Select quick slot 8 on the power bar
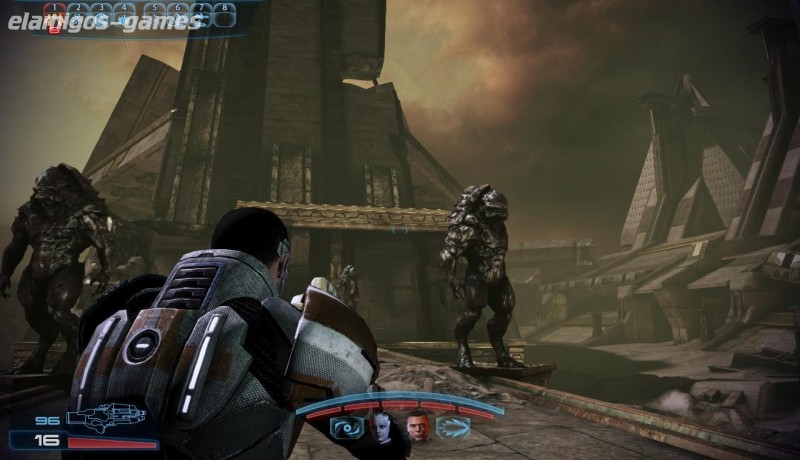Image resolution: width=800 pixels, height=460 pixels. pos(225,15)
